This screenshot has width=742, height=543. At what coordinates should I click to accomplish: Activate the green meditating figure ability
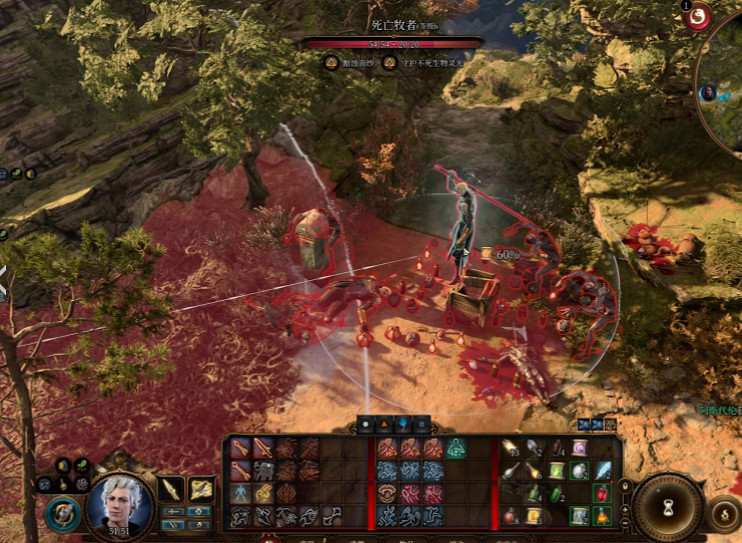coord(456,448)
